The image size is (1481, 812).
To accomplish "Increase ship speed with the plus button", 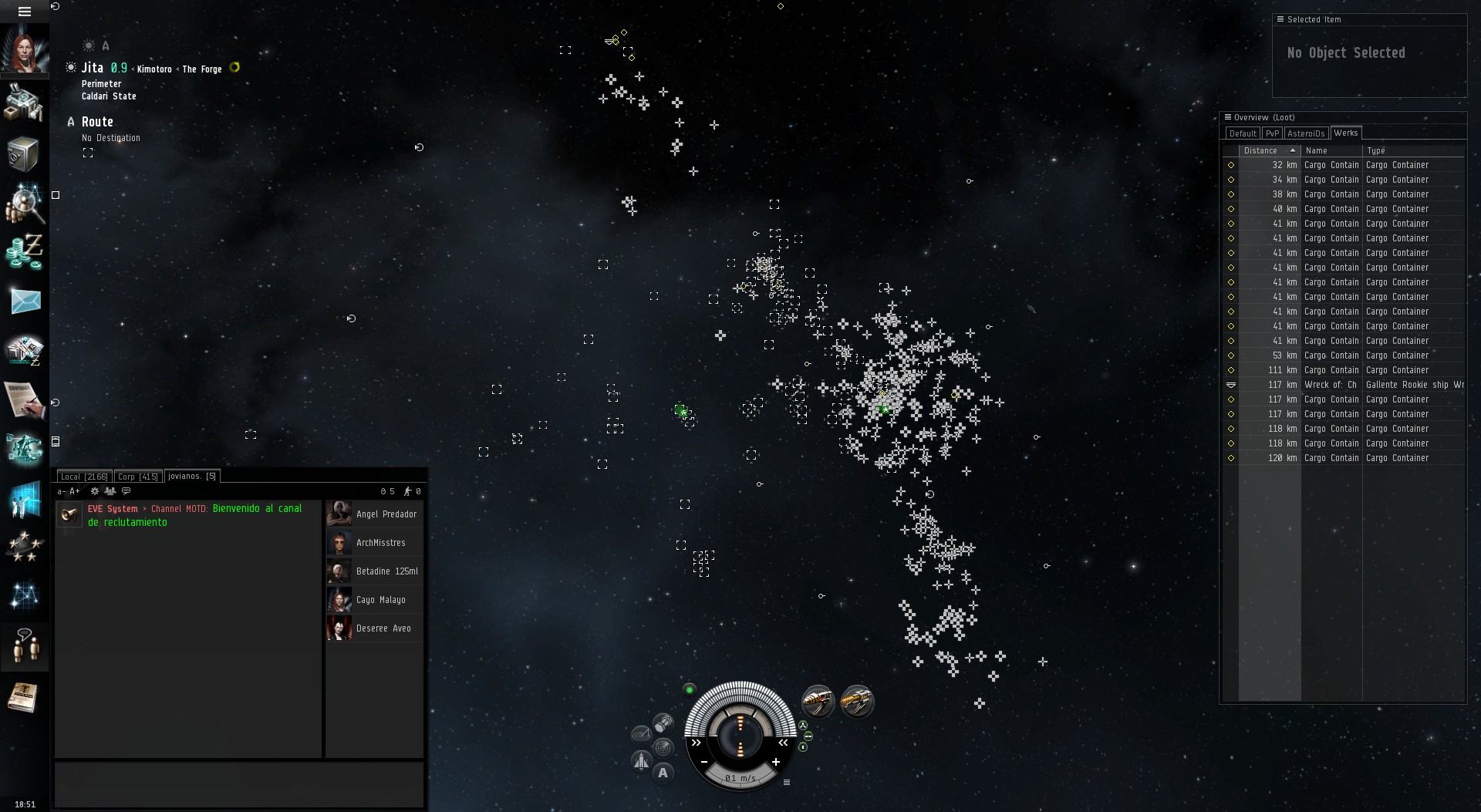I will click(775, 762).
